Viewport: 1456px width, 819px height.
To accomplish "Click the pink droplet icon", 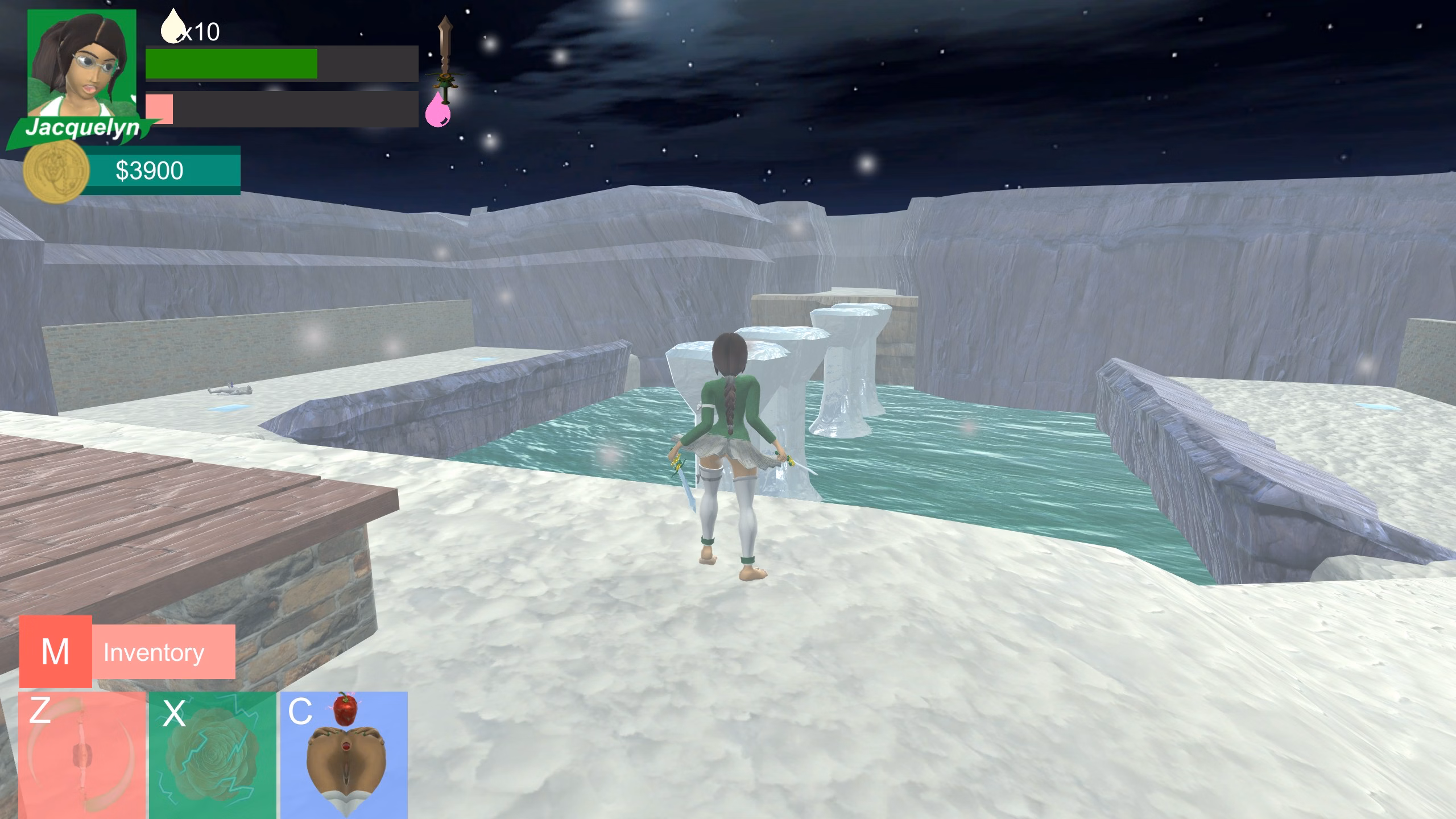I will point(437,110).
